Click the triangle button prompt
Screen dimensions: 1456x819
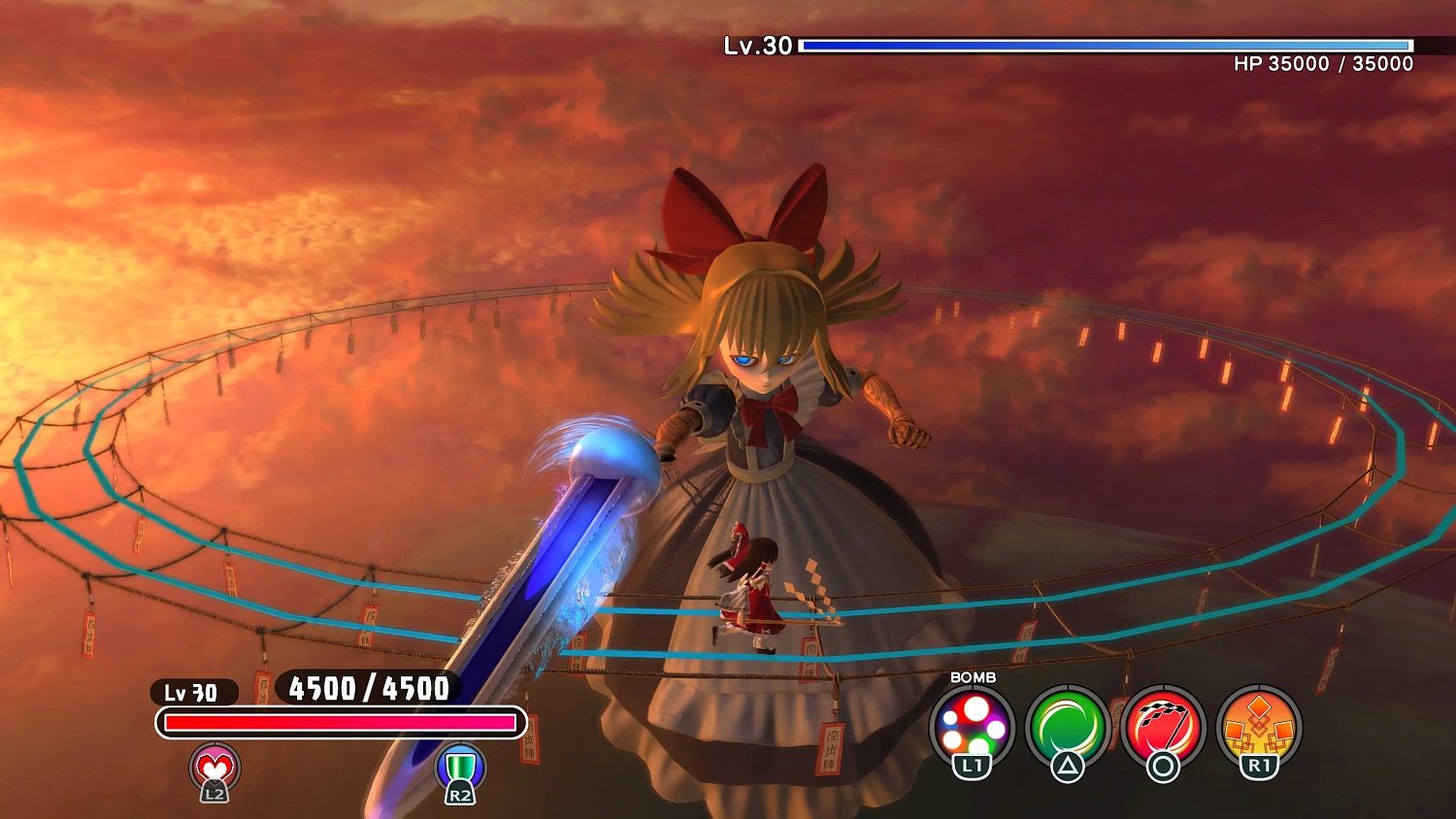tap(1070, 767)
